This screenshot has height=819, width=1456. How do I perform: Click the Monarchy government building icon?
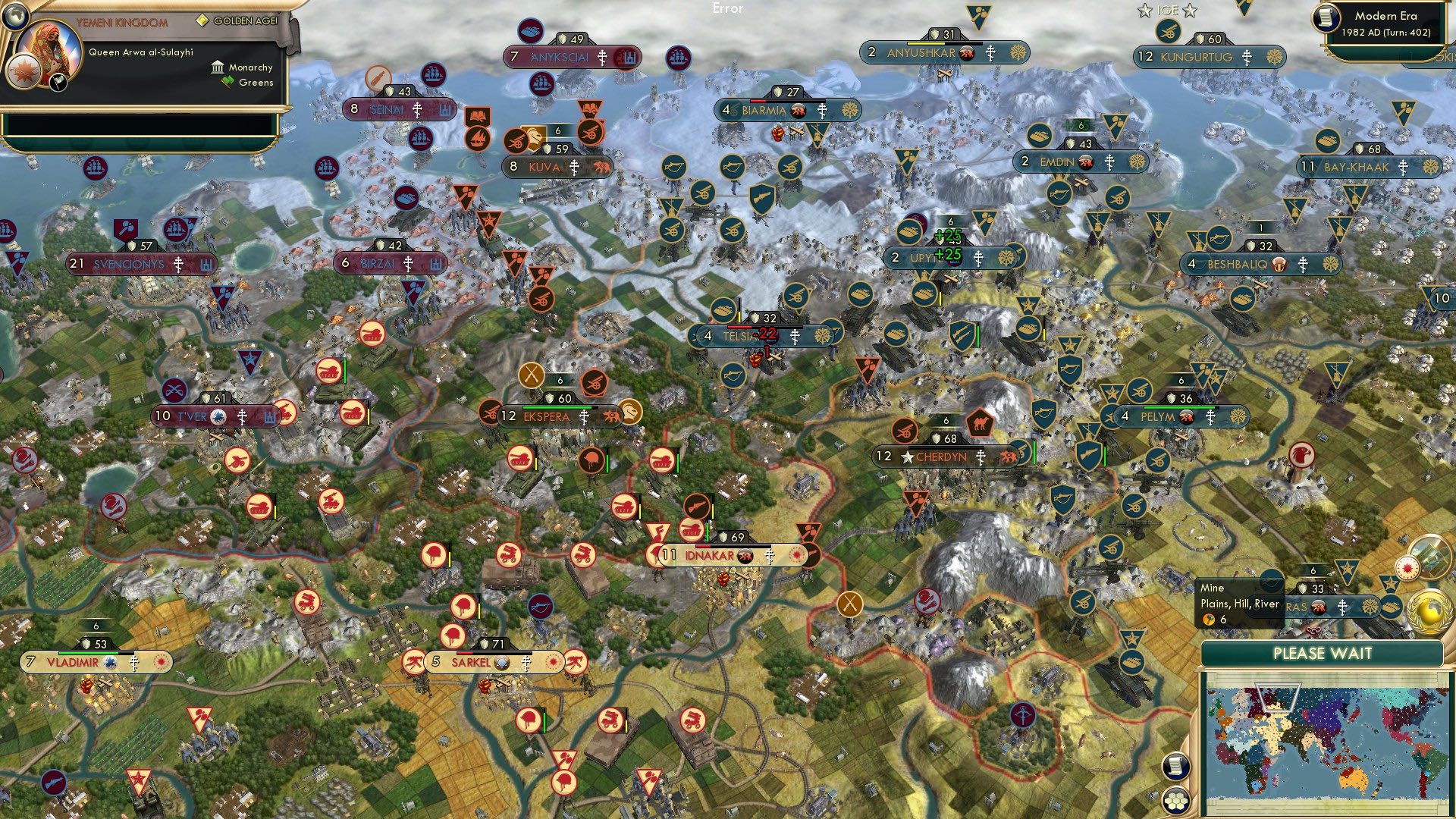(218, 68)
